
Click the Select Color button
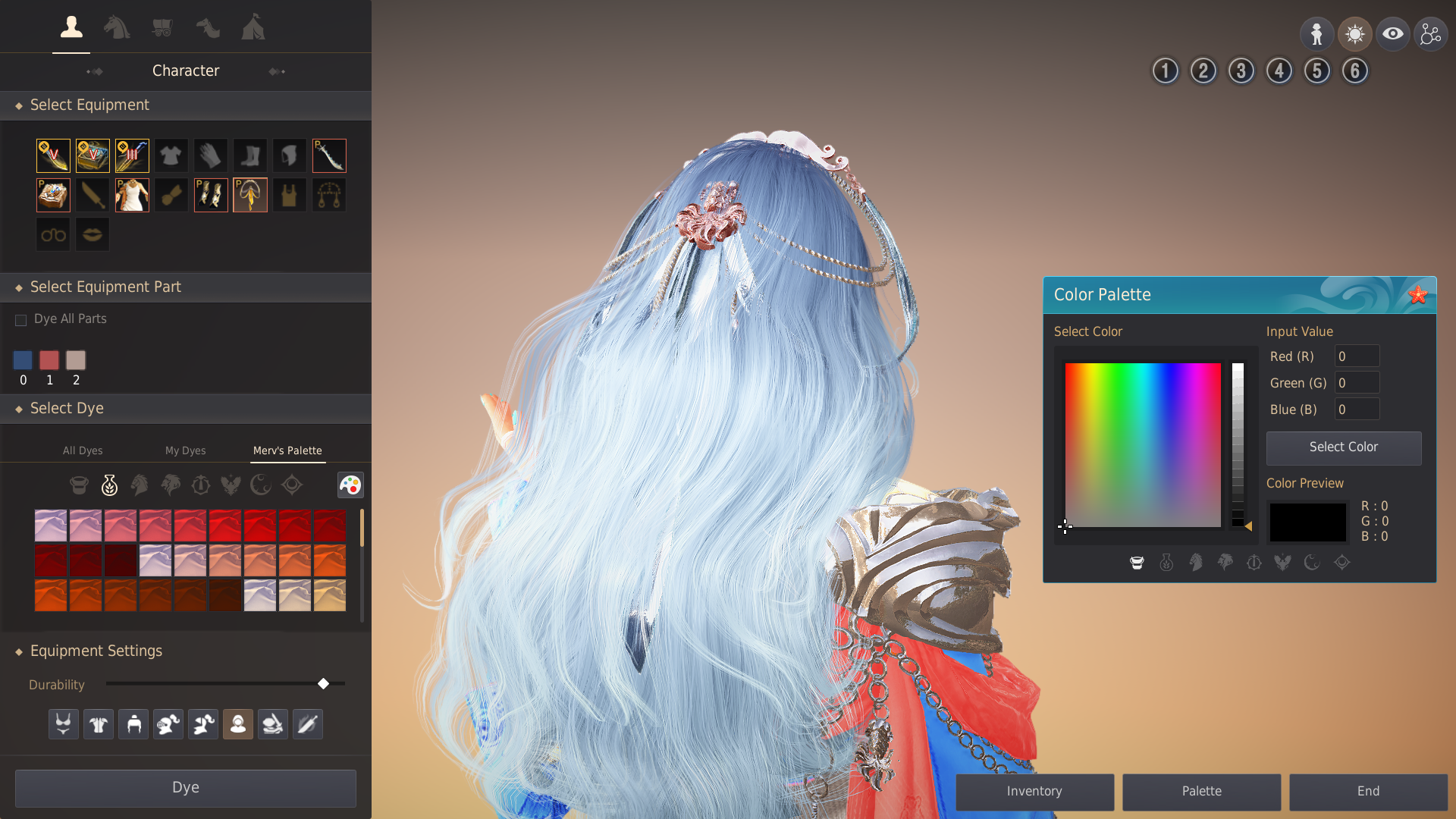click(x=1343, y=447)
